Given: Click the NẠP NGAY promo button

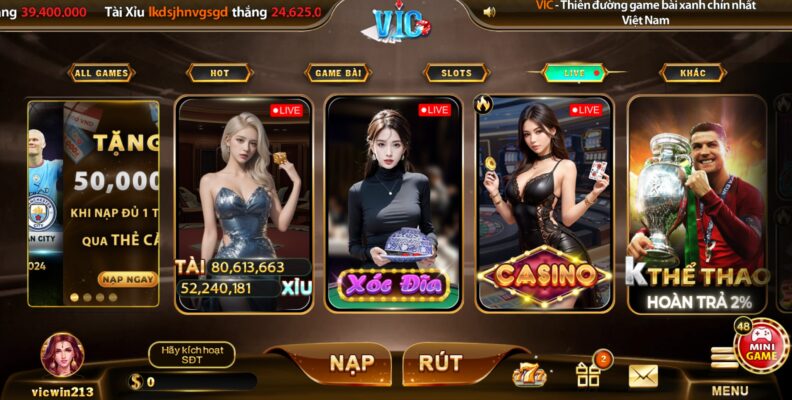Looking at the screenshot, I should pyautogui.click(x=127, y=279).
